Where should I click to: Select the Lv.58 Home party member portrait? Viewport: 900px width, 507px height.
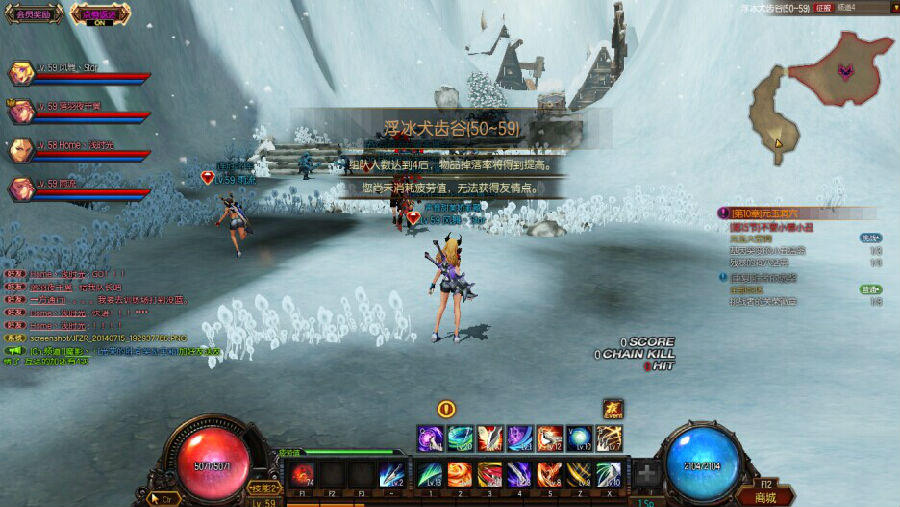21,150
